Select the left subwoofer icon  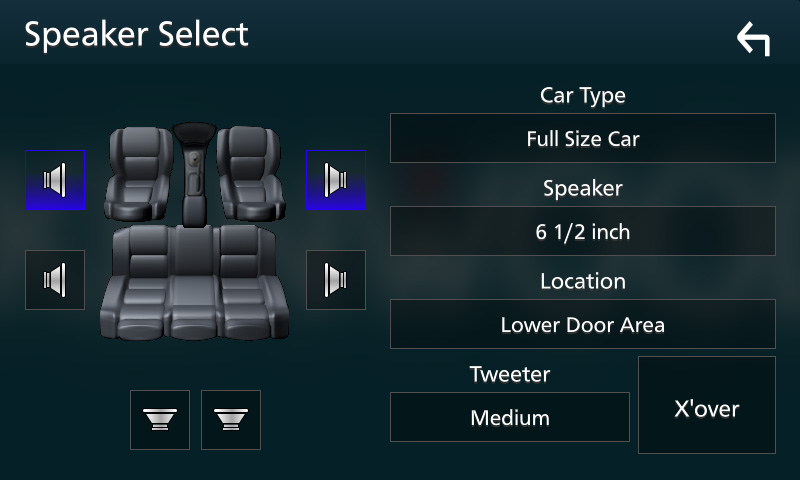coord(160,419)
